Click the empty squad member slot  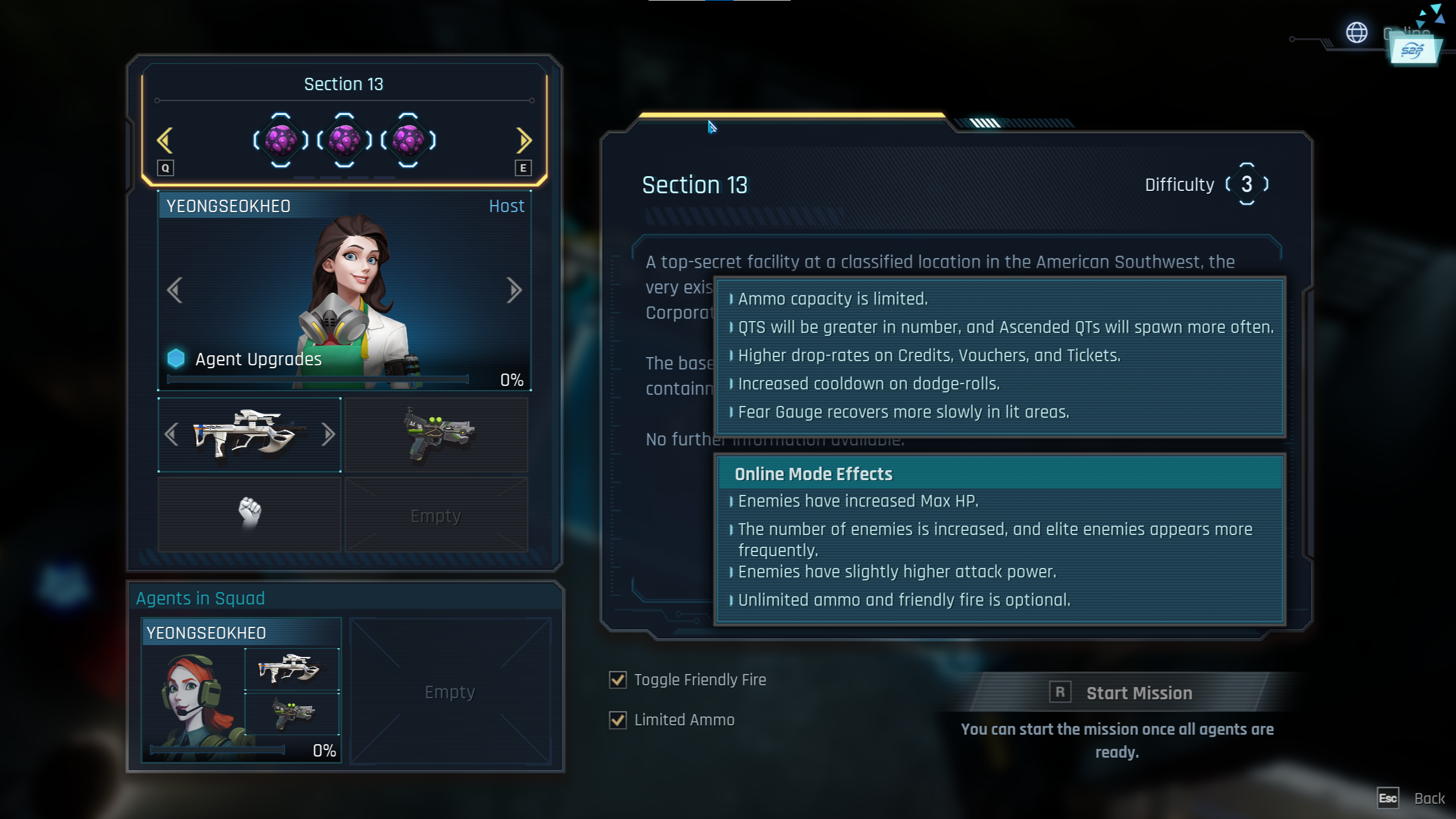[450, 692]
